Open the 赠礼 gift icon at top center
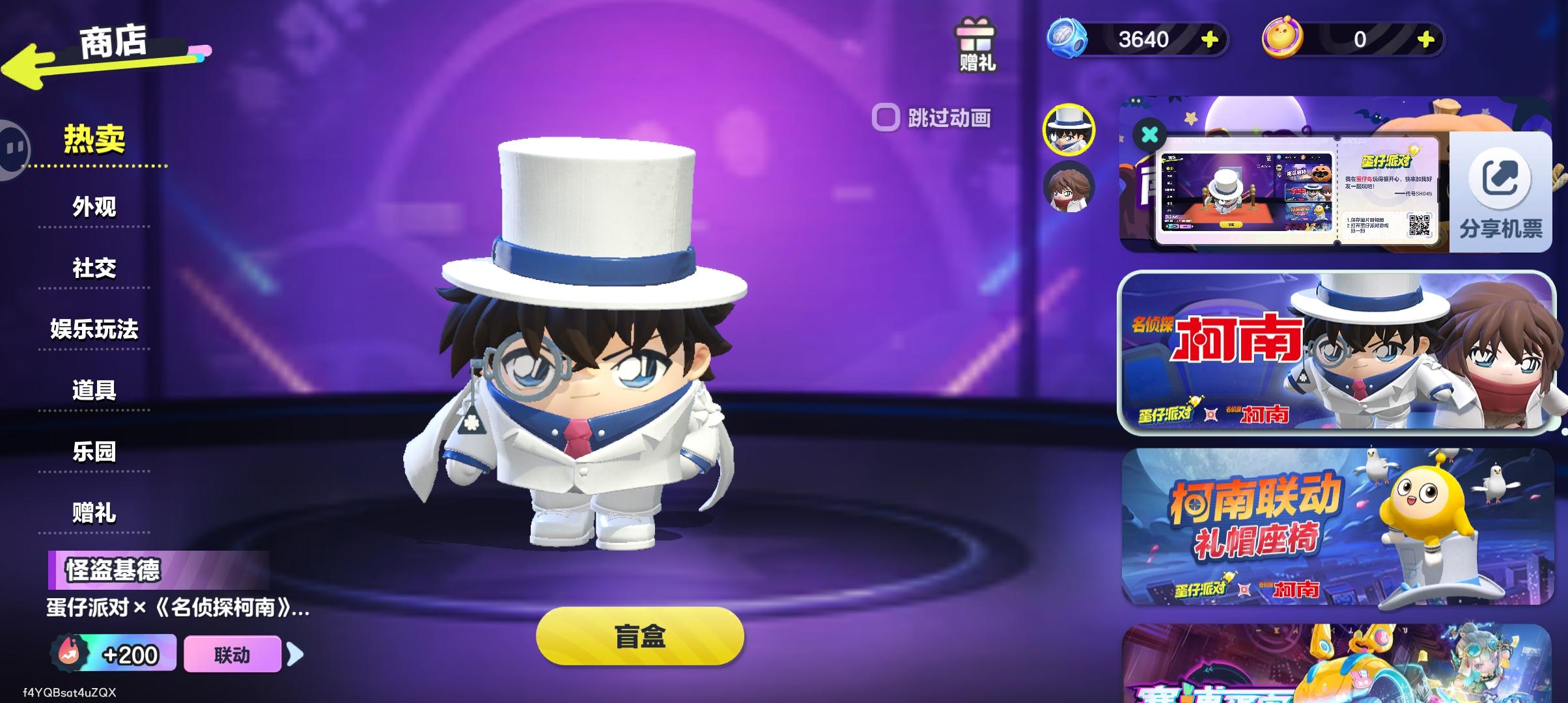Viewport: 1568px width, 703px height. pos(975,46)
